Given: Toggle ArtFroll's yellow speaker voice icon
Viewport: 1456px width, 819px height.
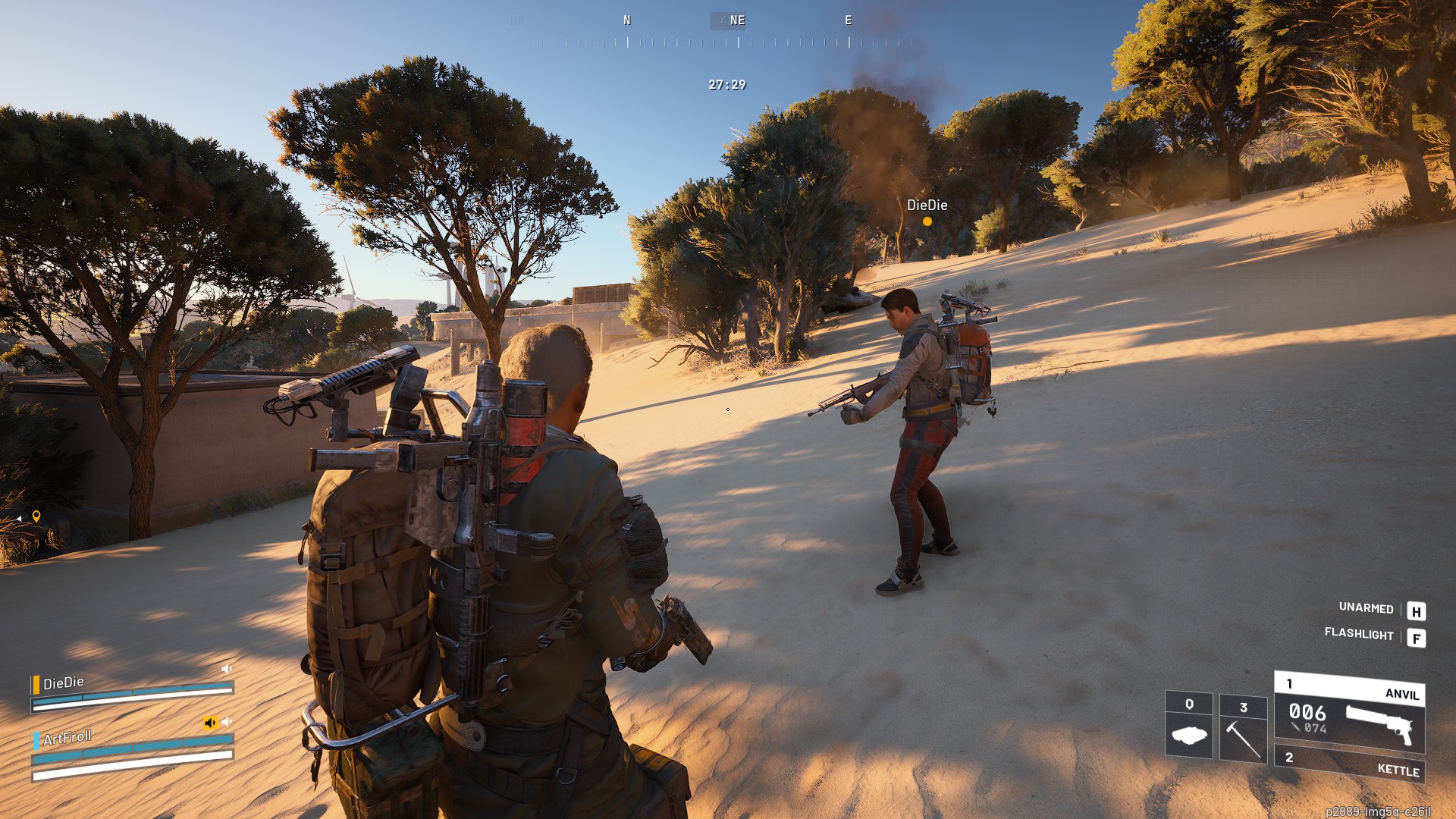Looking at the screenshot, I should coord(210,723).
